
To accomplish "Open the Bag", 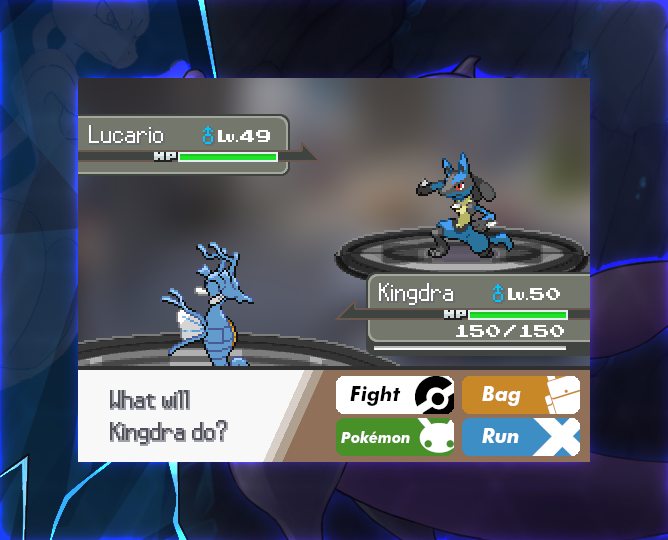I will pyautogui.click(x=520, y=395).
